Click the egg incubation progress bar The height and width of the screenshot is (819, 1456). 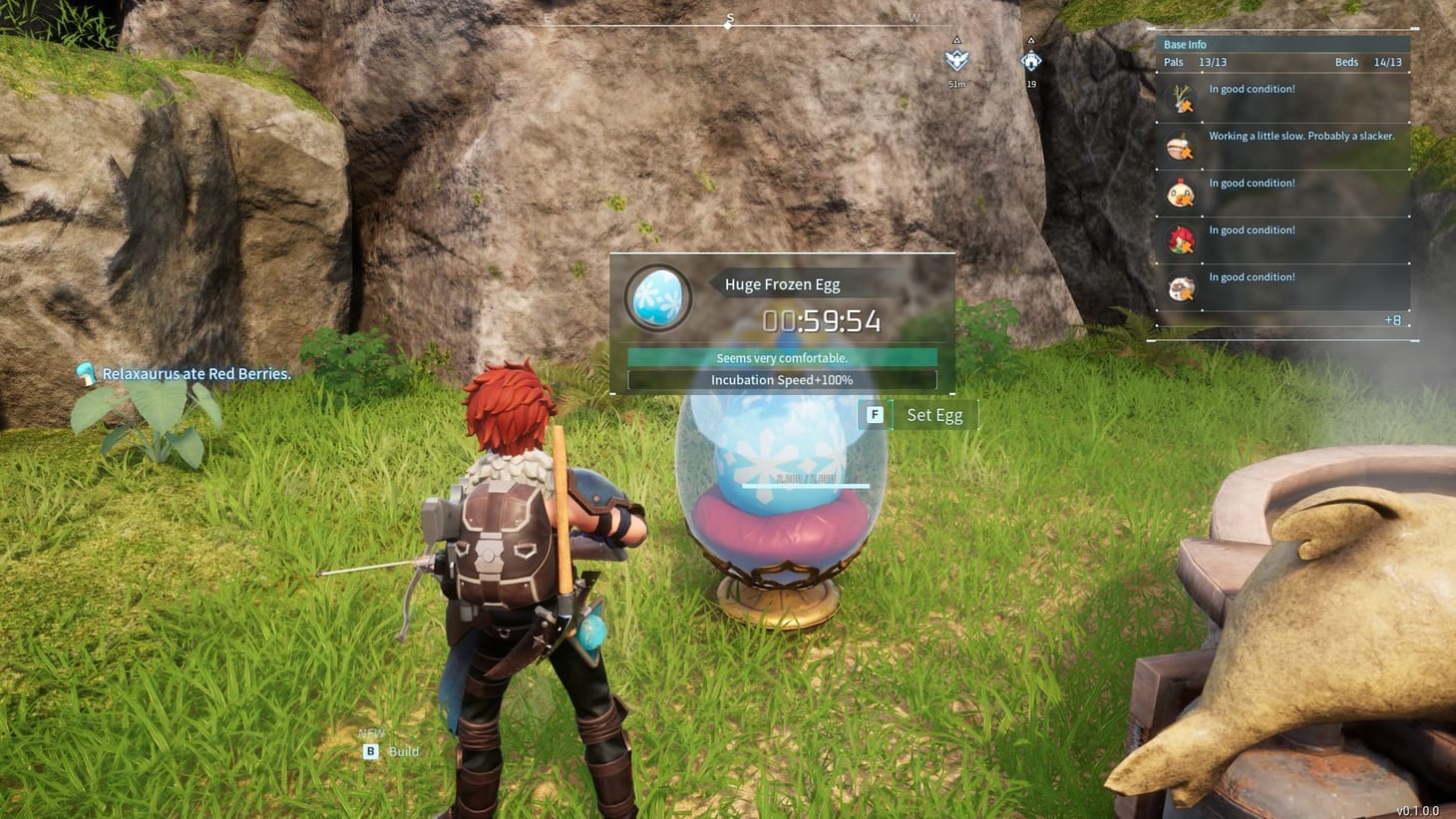(x=804, y=486)
